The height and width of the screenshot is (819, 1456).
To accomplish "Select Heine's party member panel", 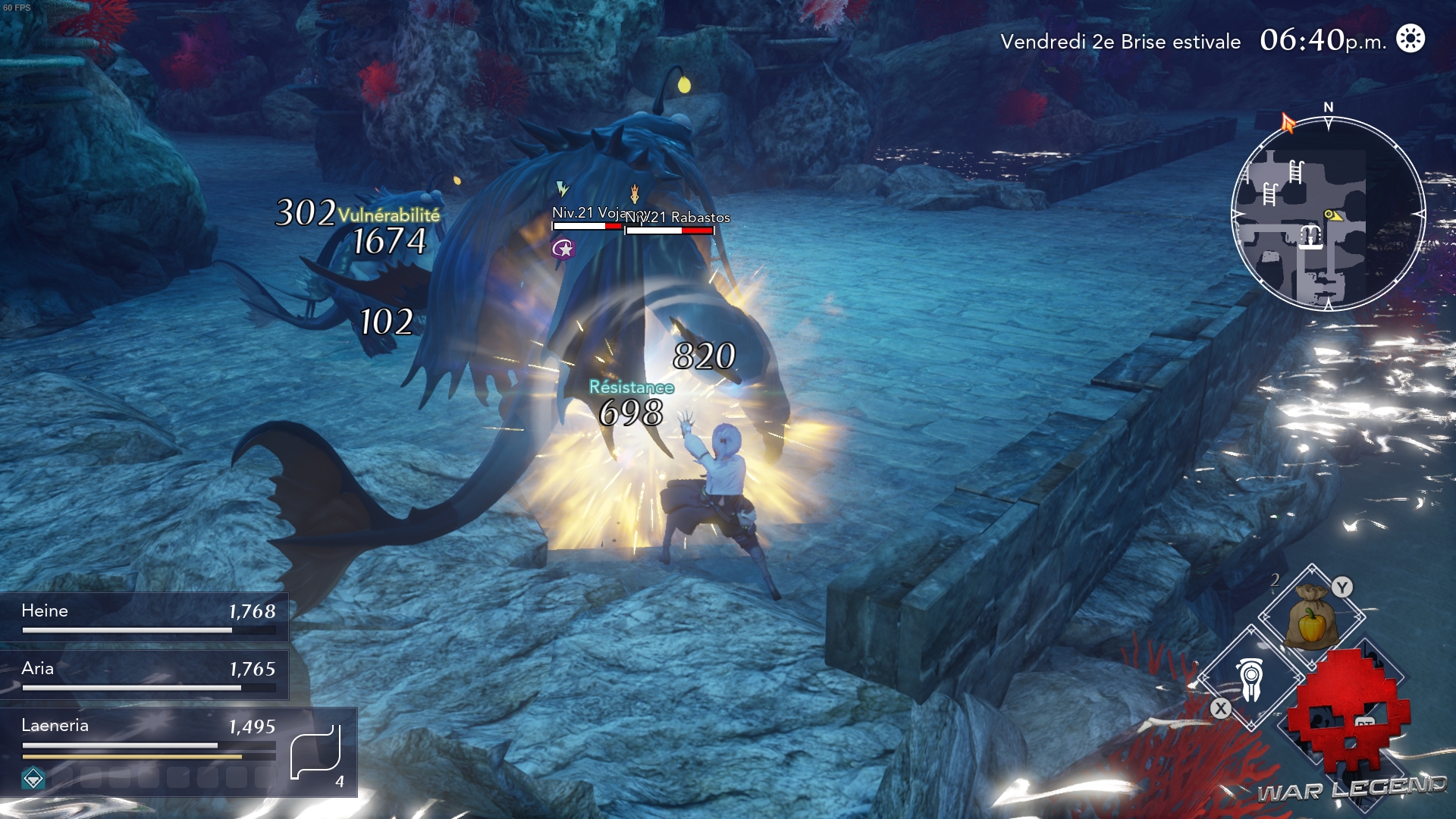I will [x=144, y=617].
